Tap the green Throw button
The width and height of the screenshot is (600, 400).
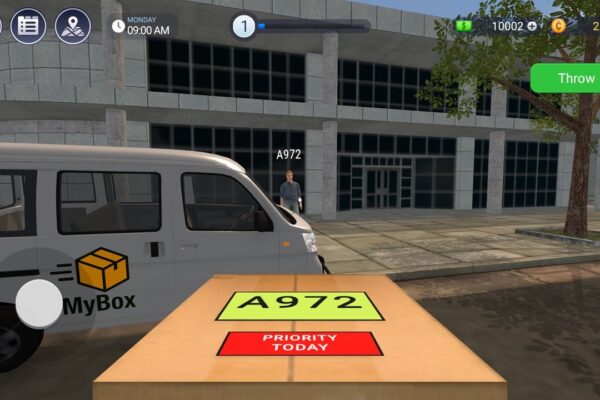click(x=572, y=78)
